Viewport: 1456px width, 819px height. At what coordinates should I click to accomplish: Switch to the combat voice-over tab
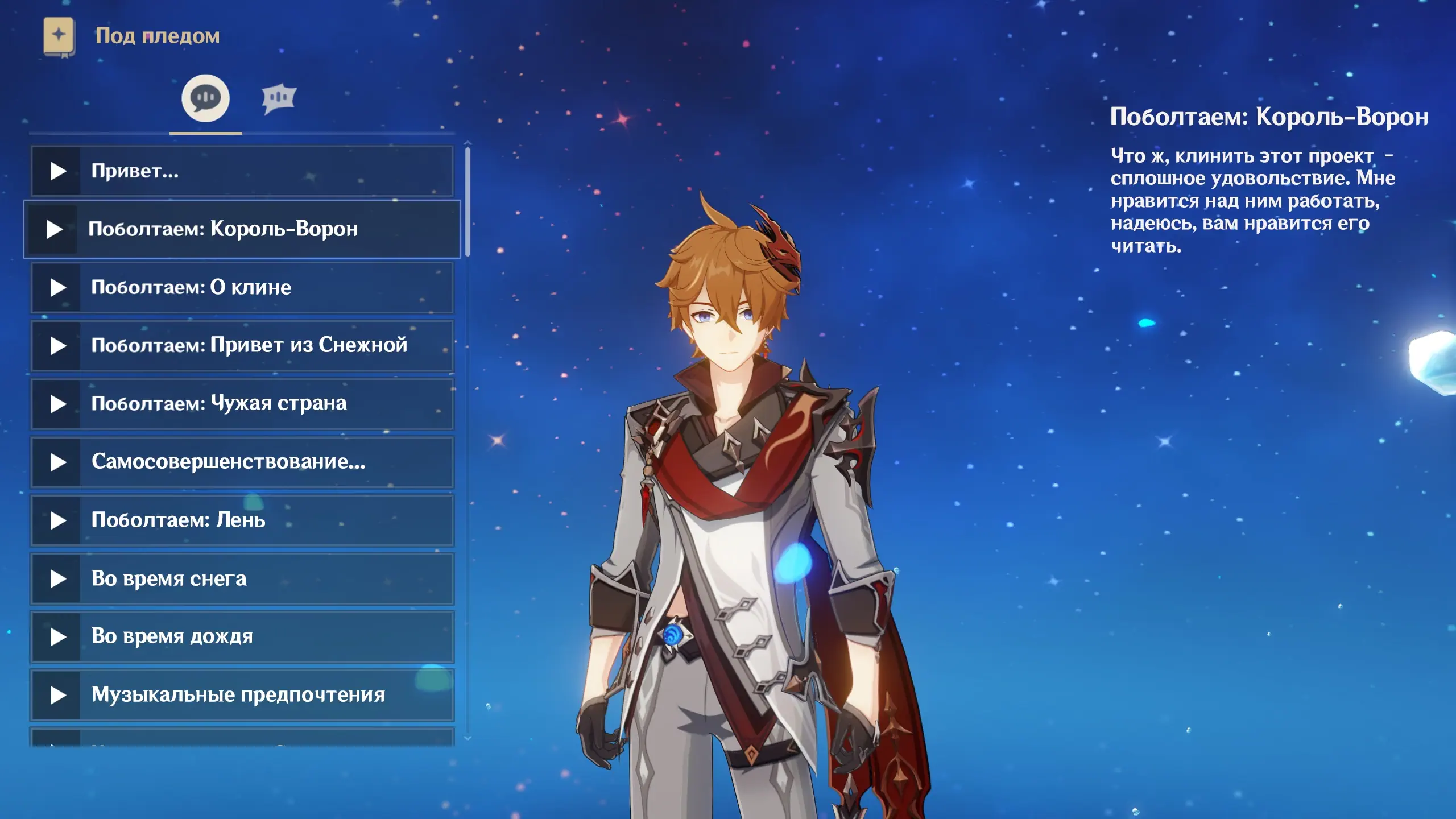pyautogui.click(x=279, y=99)
